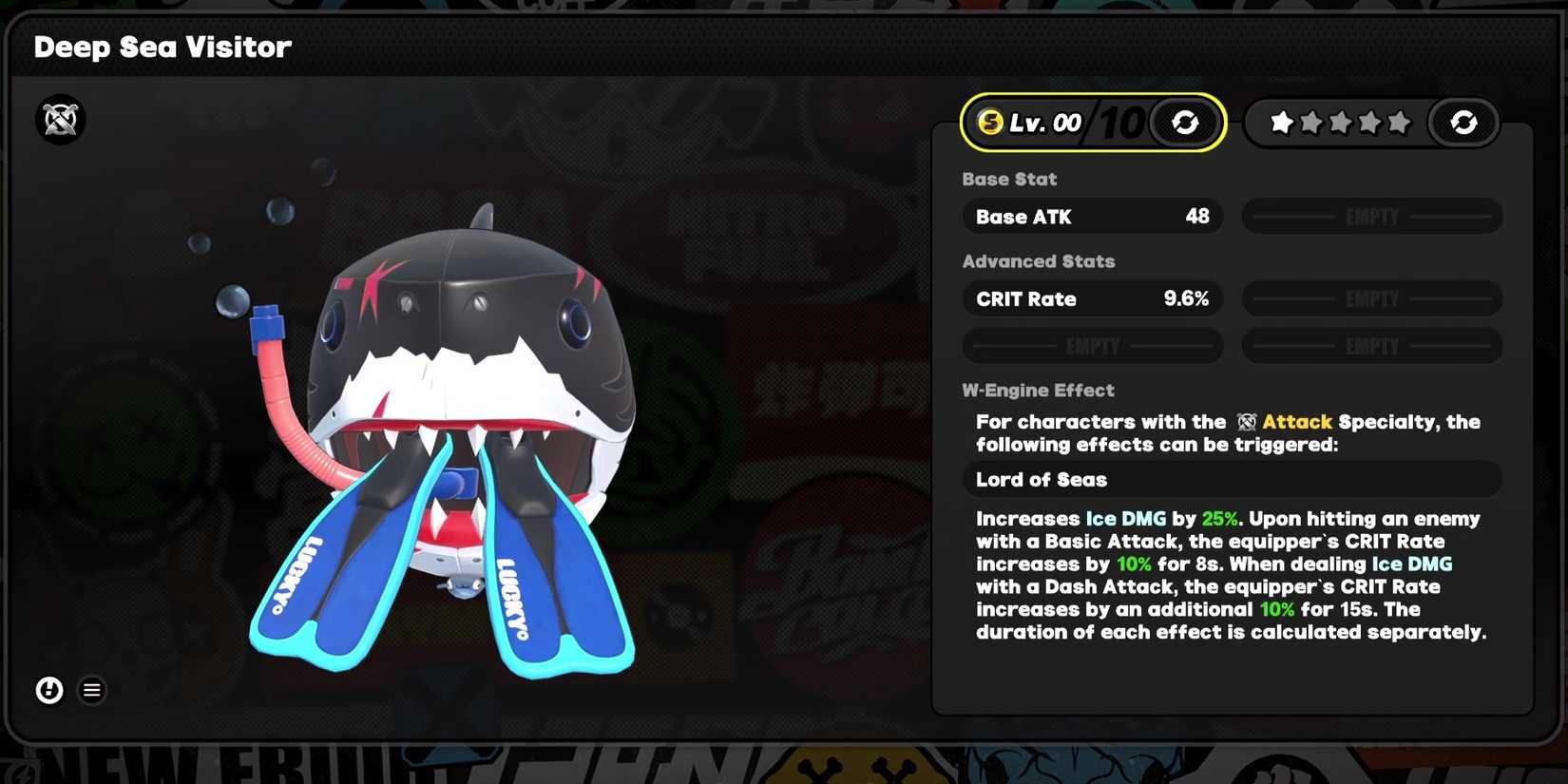Click the S-rank badge on the level indicator
The image size is (1568, 784).
coord(988,122)
